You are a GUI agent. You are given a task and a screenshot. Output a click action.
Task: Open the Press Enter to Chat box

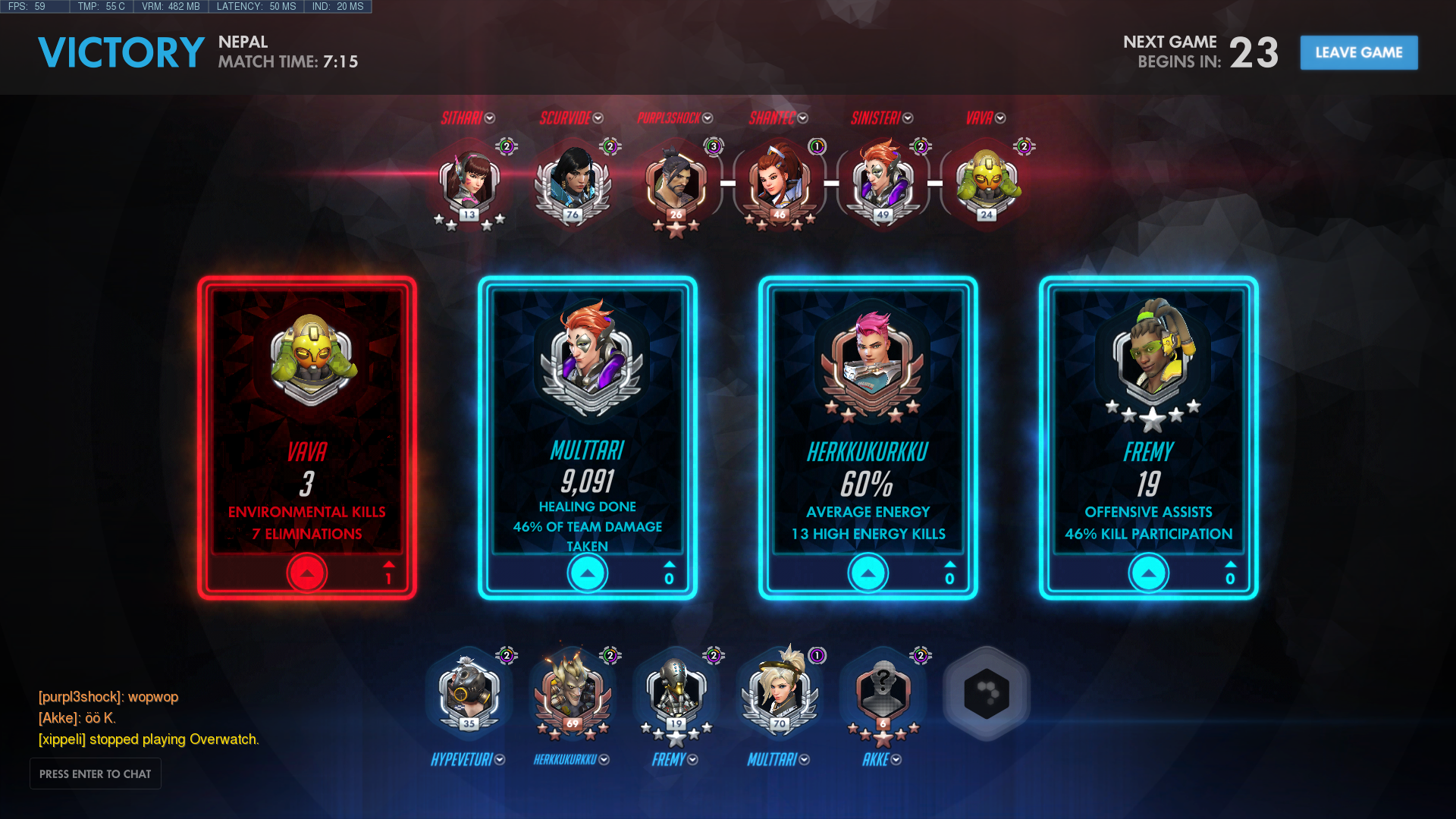pos(96,773)
